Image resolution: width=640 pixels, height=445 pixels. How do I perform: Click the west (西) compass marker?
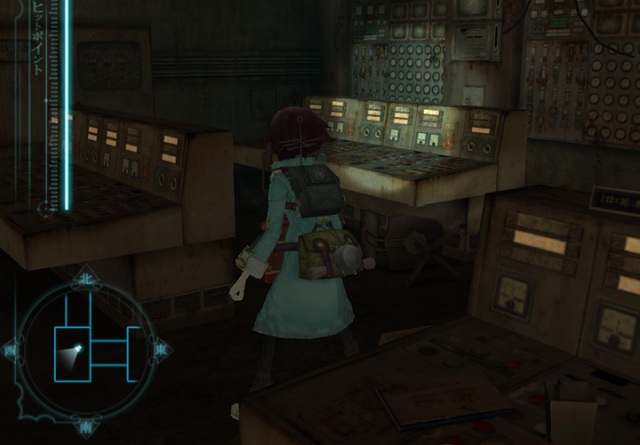point(11,350)
